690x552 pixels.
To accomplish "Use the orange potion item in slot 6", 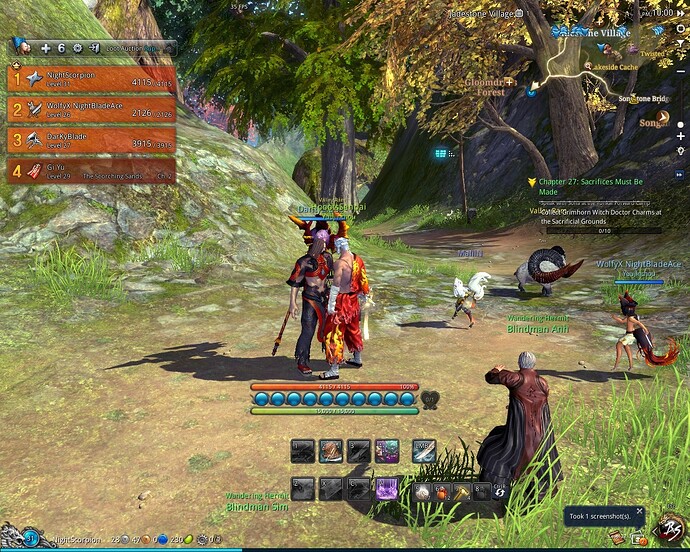I will pos(442,492).
